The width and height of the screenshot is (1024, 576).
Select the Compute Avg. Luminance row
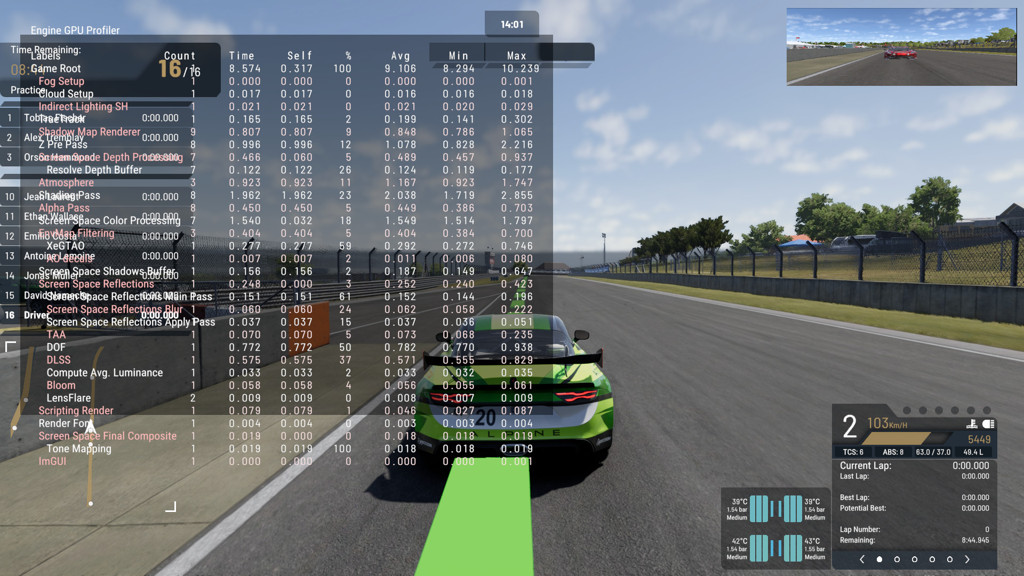point(104,373)
